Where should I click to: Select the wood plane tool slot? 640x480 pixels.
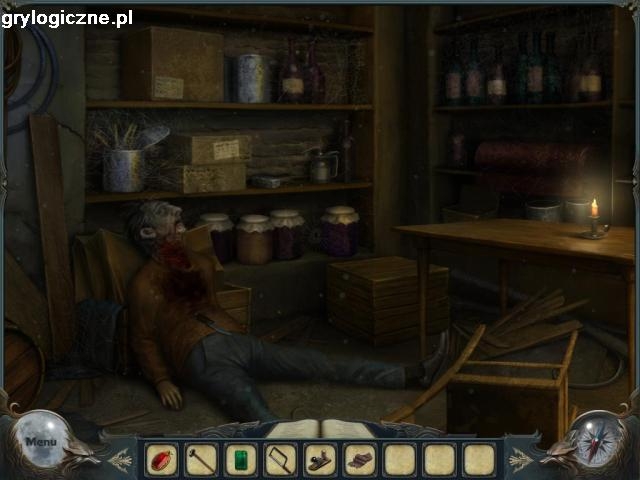point(320,460)
